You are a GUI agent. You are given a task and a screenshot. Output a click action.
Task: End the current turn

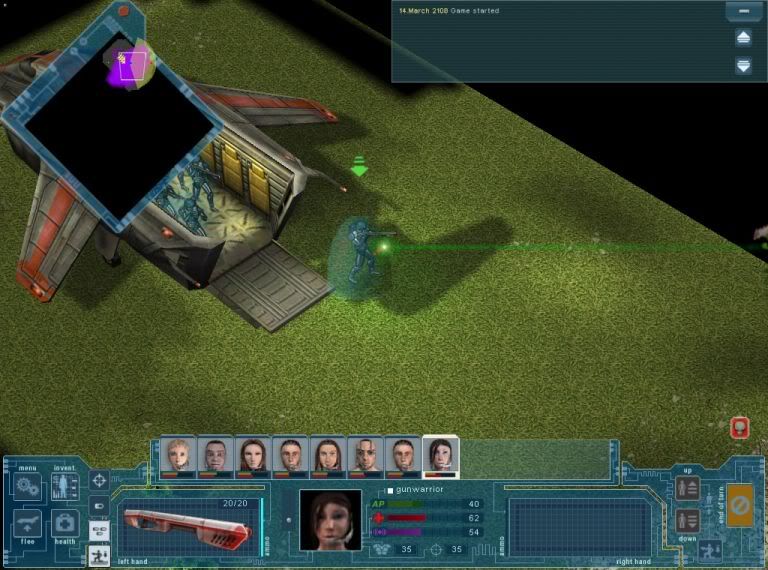(x=740, y=505)
